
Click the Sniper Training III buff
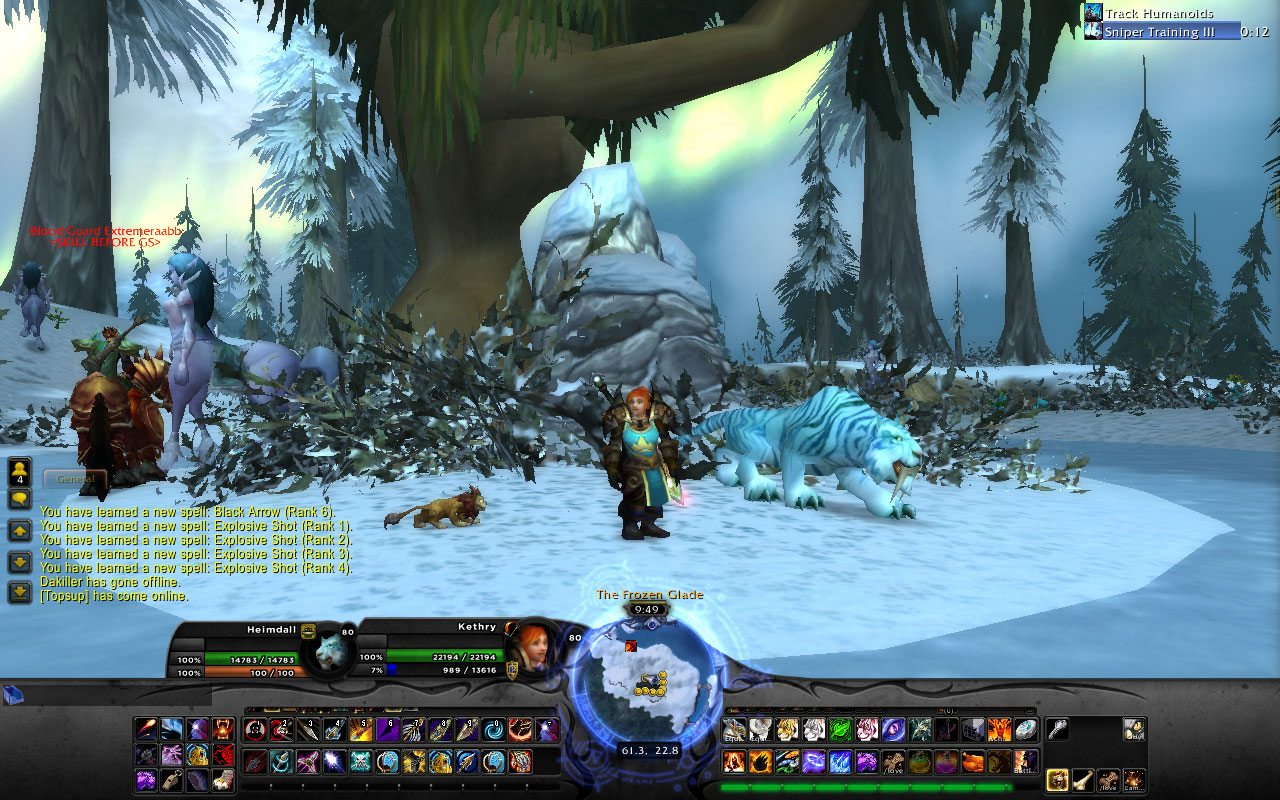point(1093,32)
